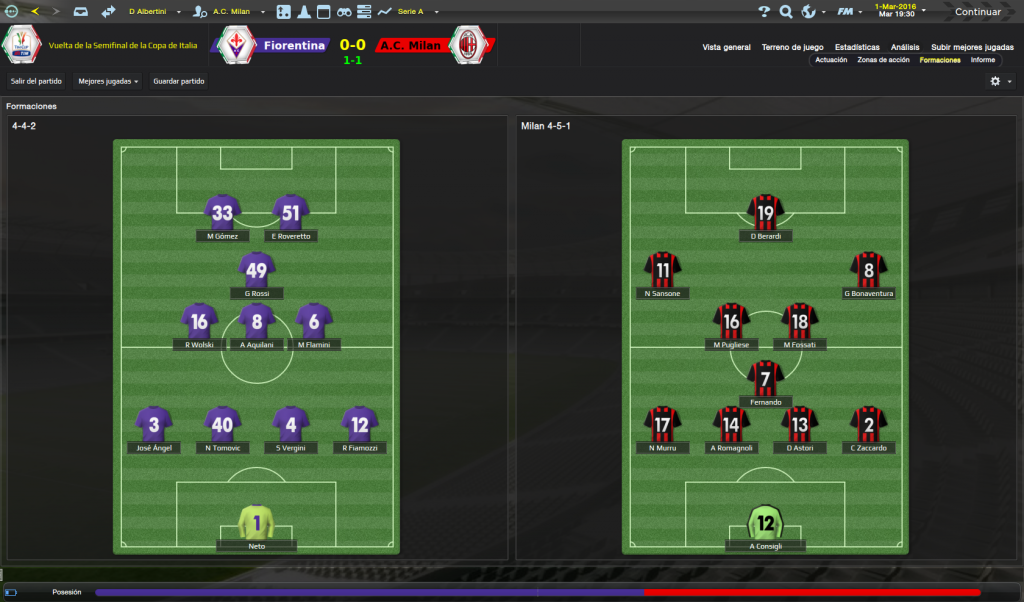Switch to Terreno de juego view

coord(792,47)
